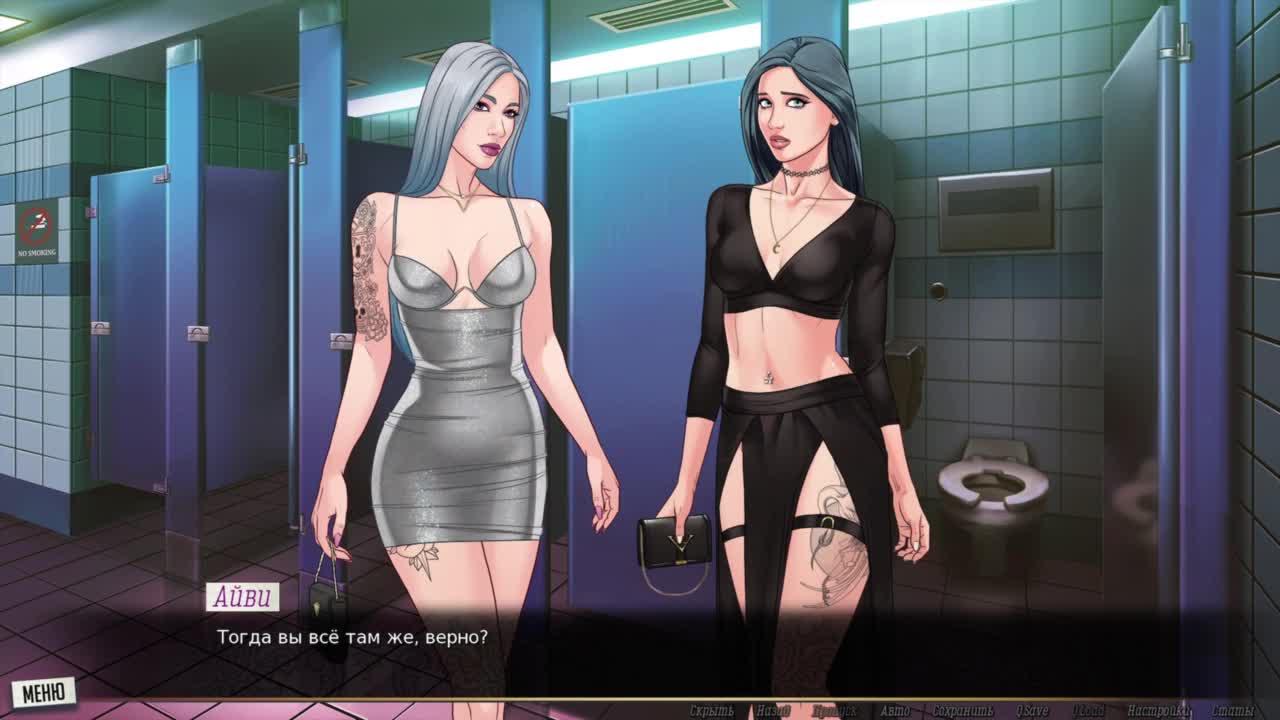Go back with Назад
The width and height of the screenshot is (1280, 720).
tap(773, 711)
